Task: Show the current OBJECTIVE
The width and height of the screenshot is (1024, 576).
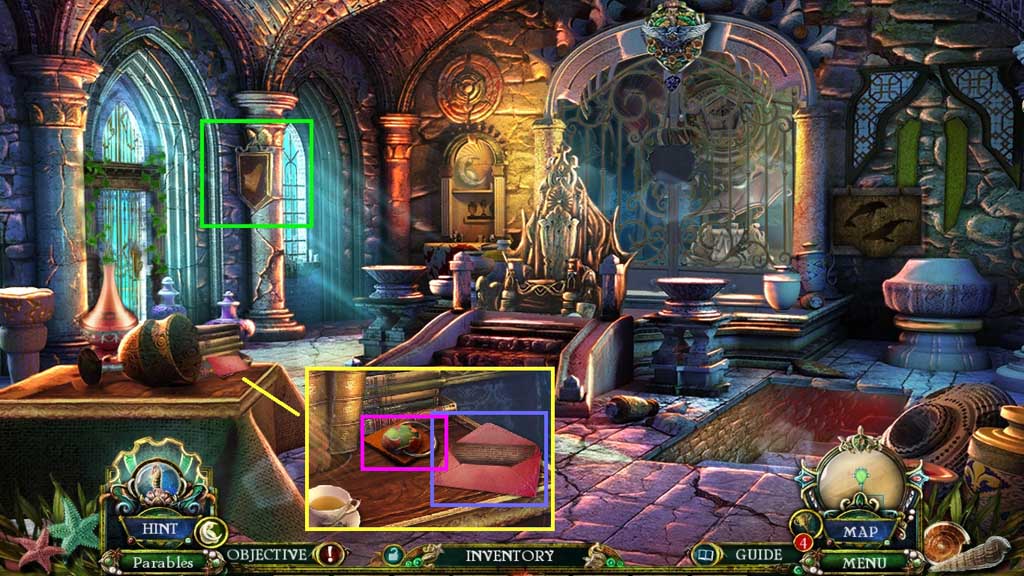Action: pyautogui.click(x=266, y=554)
